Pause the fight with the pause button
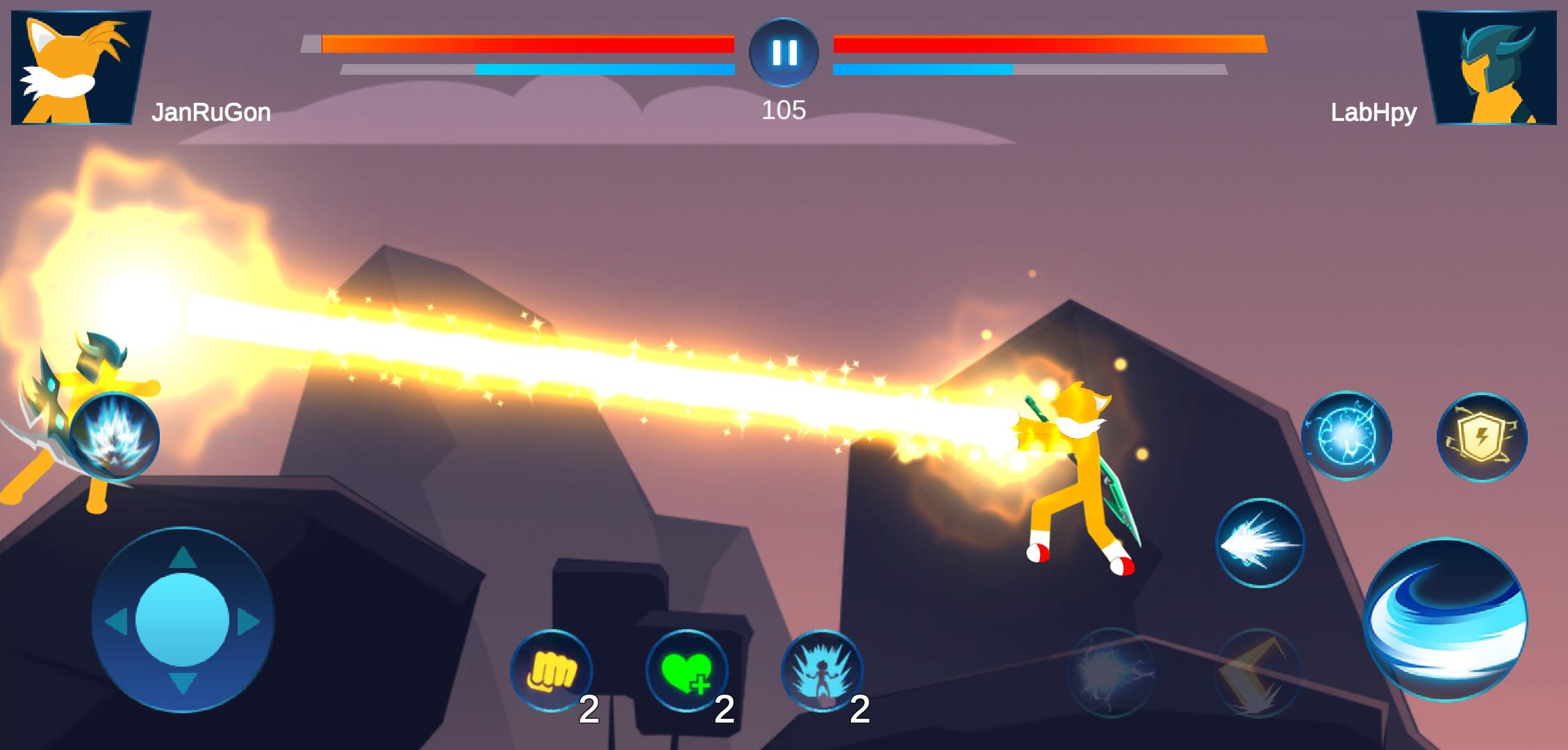 [784, 52]
